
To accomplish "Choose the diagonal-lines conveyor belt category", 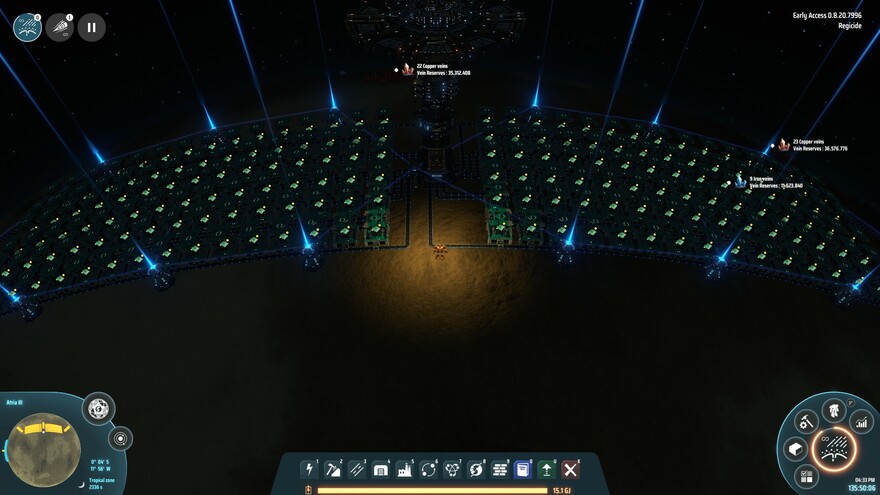I will pos(357,469).
